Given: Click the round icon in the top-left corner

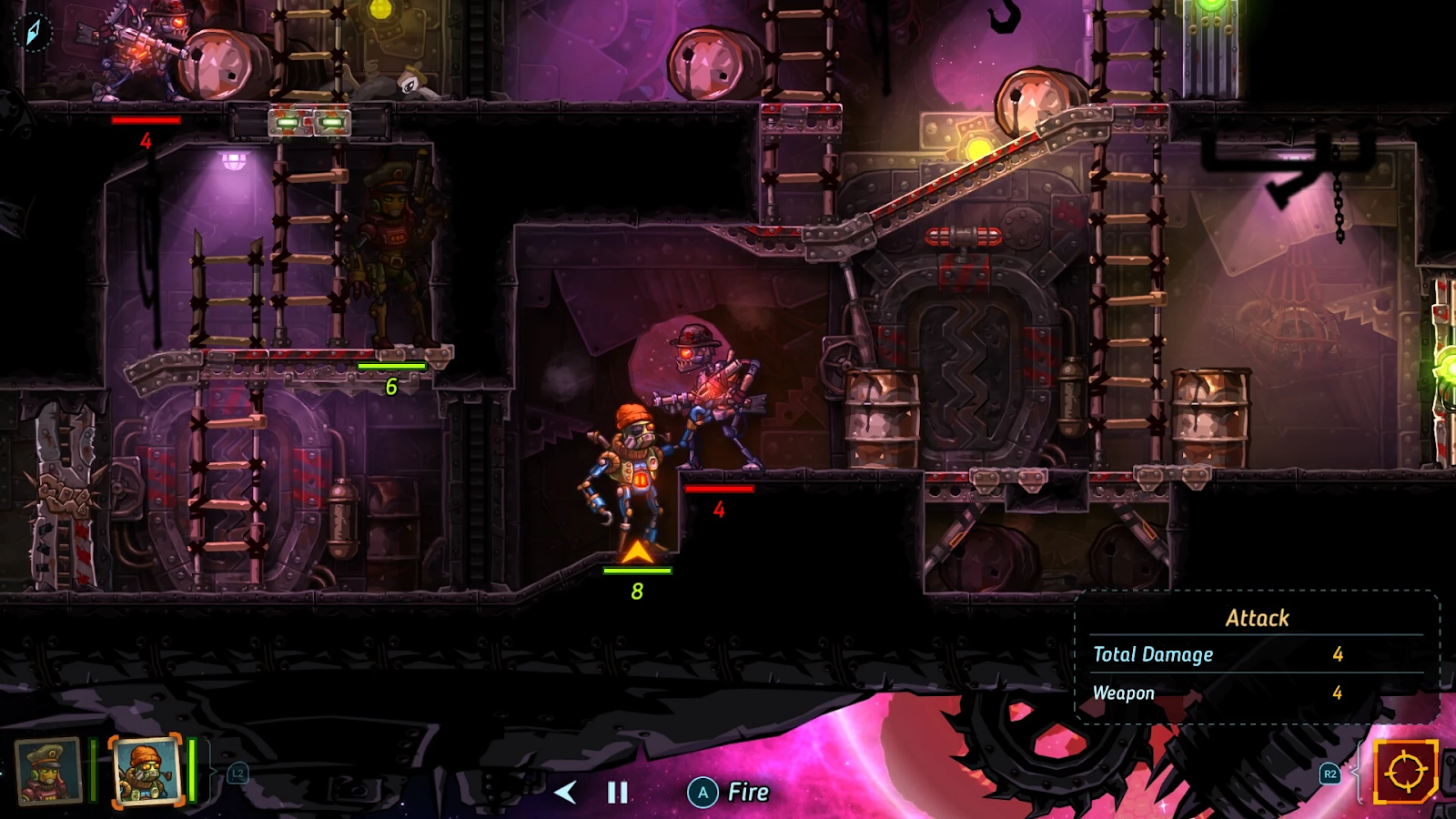Looking at the screenshot, I should pos(33,32).
